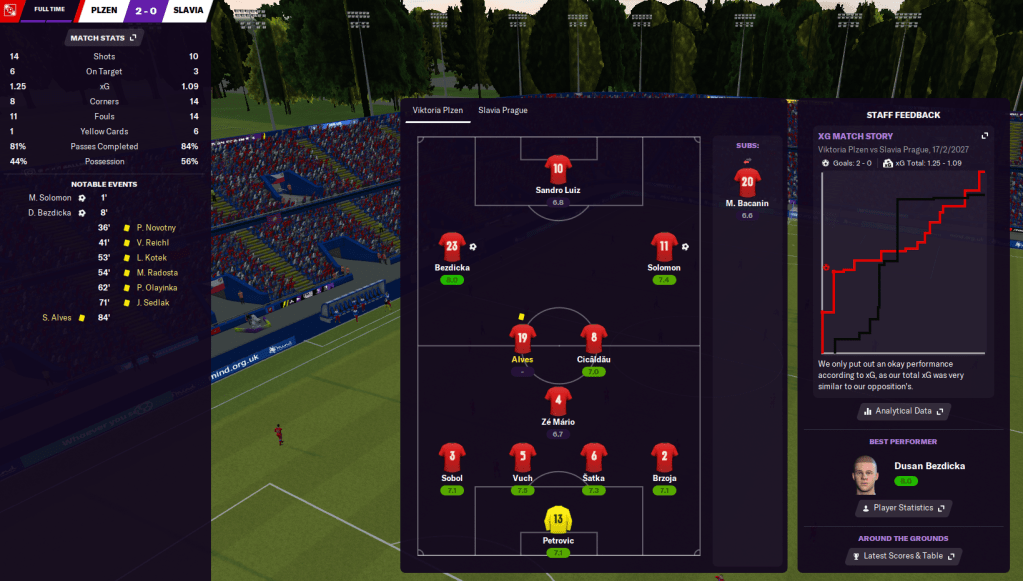Choose Solomon's number 11 shirt
This screenshot has width=1023, height=581.
[x=664, y=246]
